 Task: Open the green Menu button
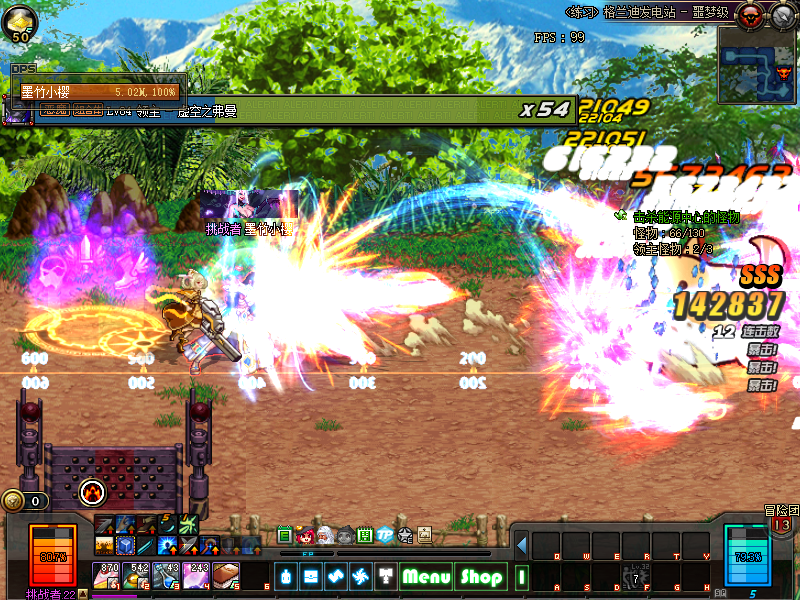pos(427,577)
